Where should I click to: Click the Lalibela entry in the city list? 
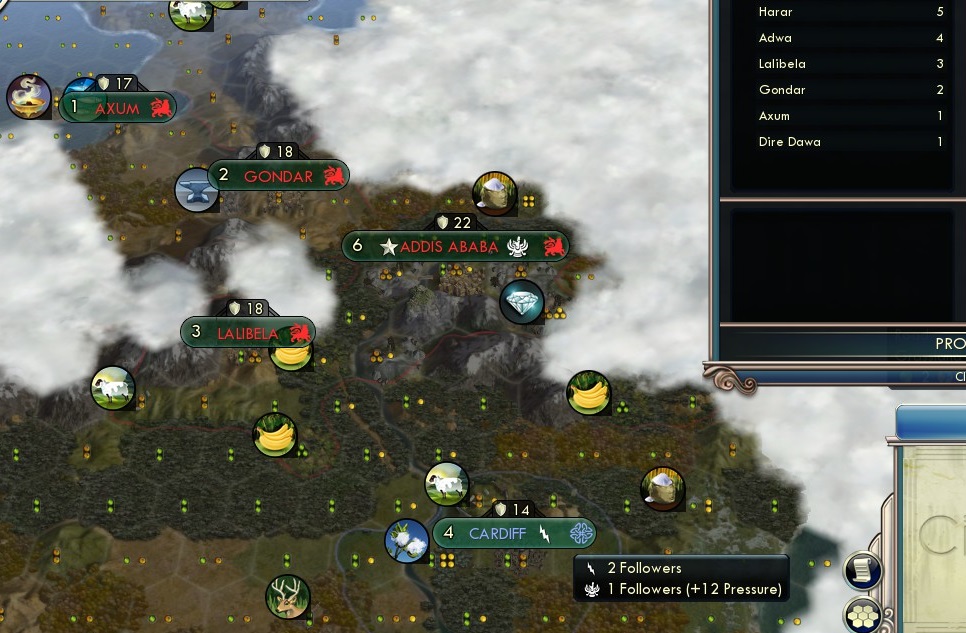(850, 64)
